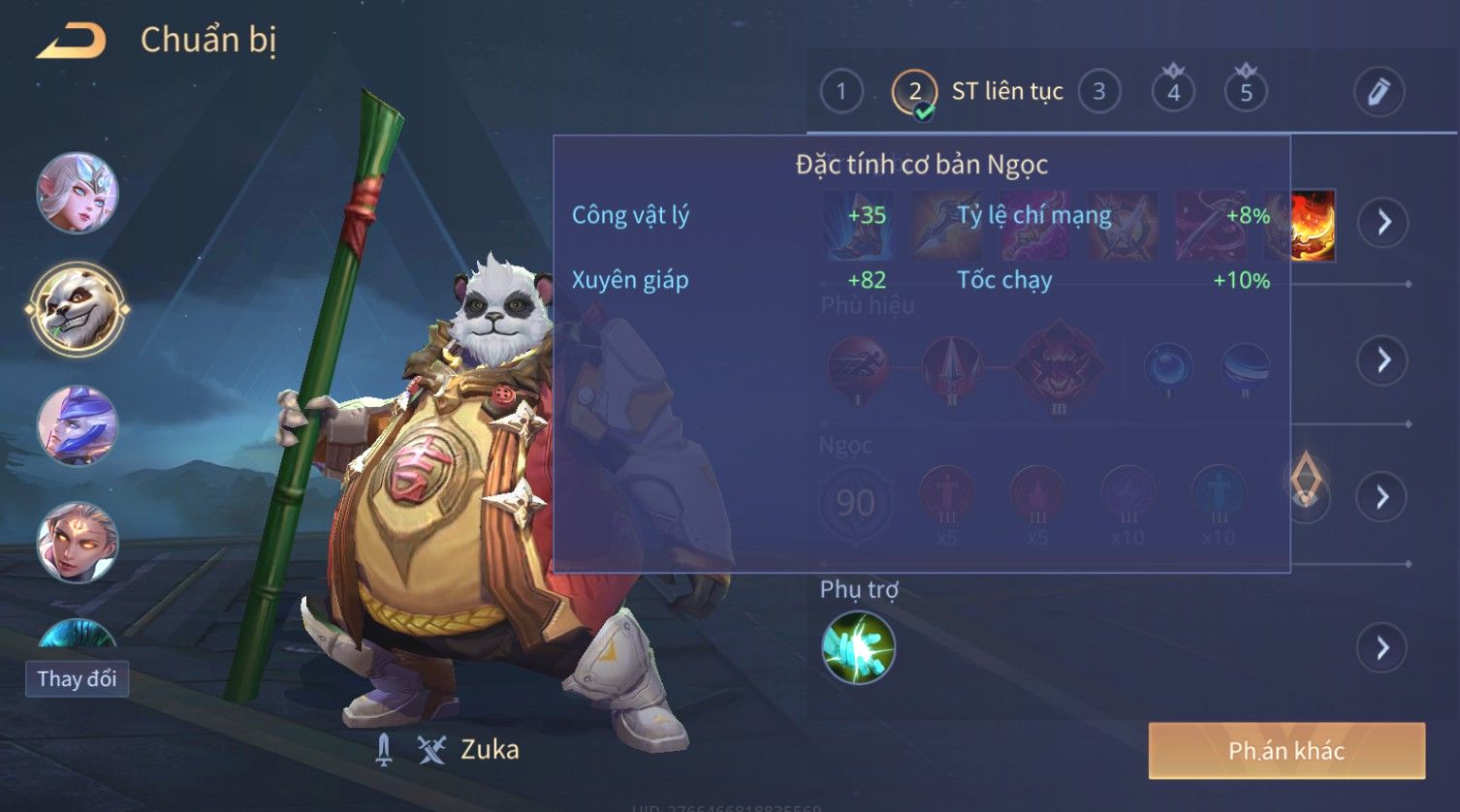Open the Ngọc details arrow
This screenshot has height=812, width=1460.
pos(1382,497)
